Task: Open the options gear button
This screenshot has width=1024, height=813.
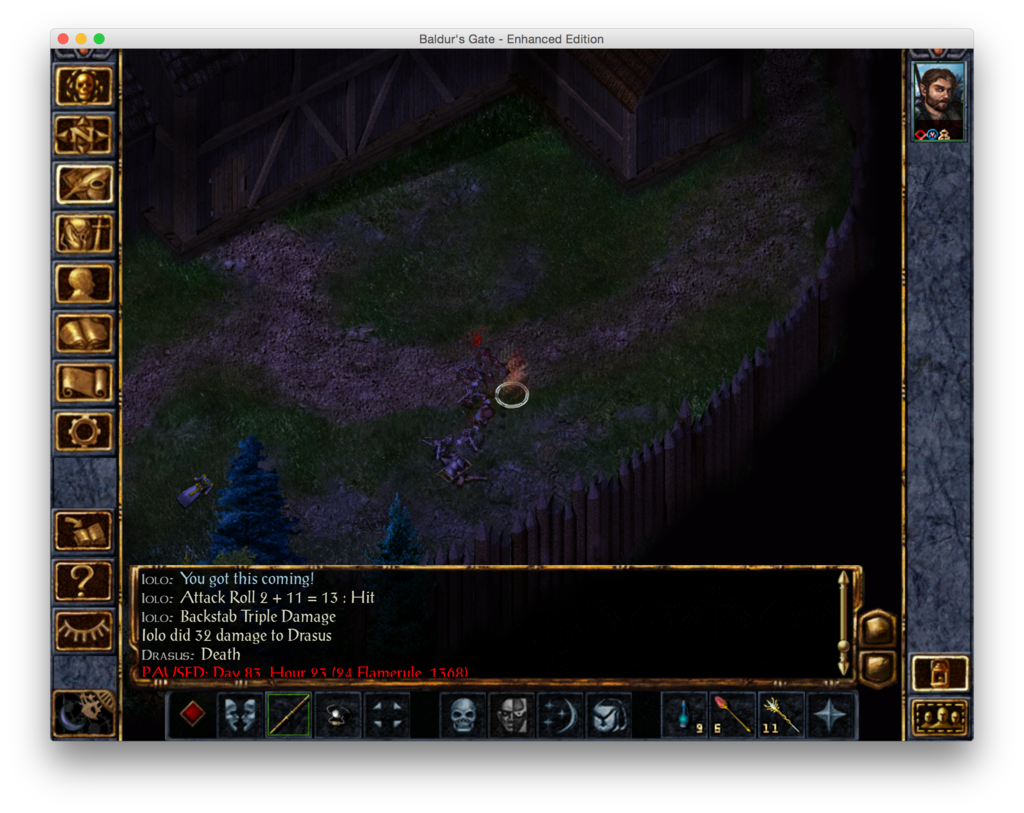Action: point(84,432)
